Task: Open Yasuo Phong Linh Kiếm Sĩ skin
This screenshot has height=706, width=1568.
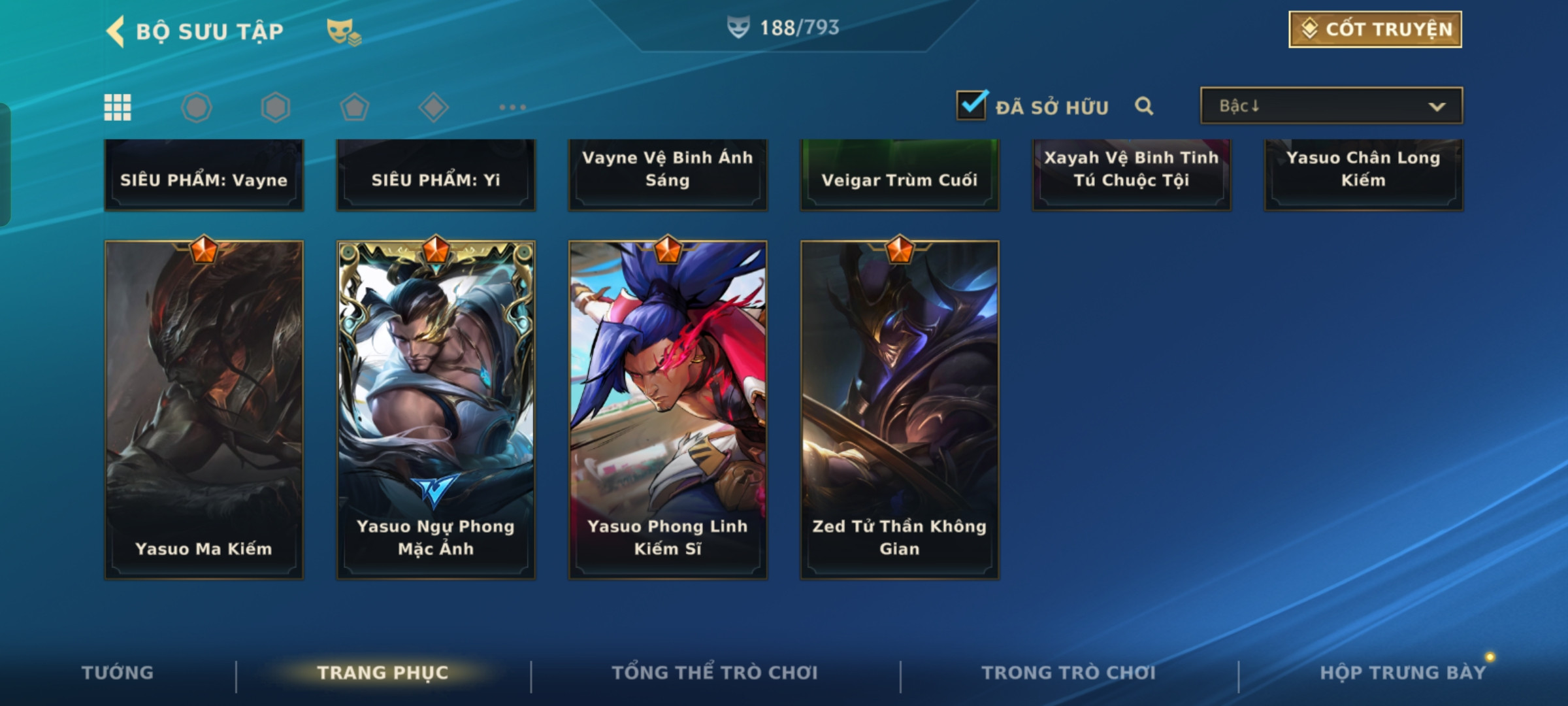Action: pos(668,409)
